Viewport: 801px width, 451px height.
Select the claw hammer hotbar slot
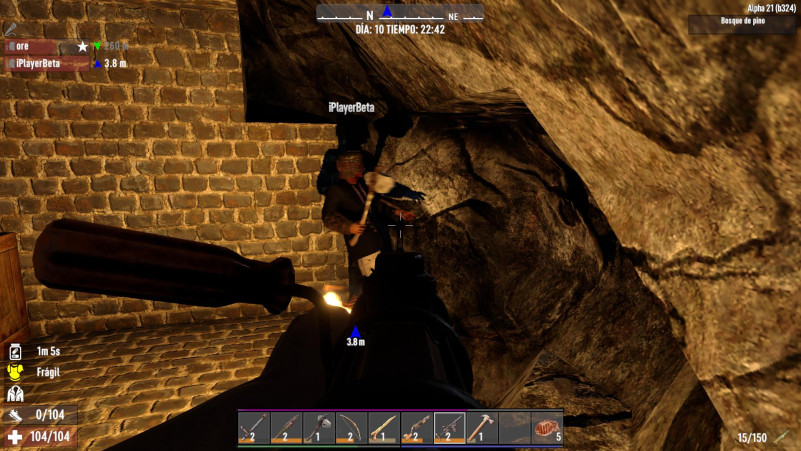482,427
